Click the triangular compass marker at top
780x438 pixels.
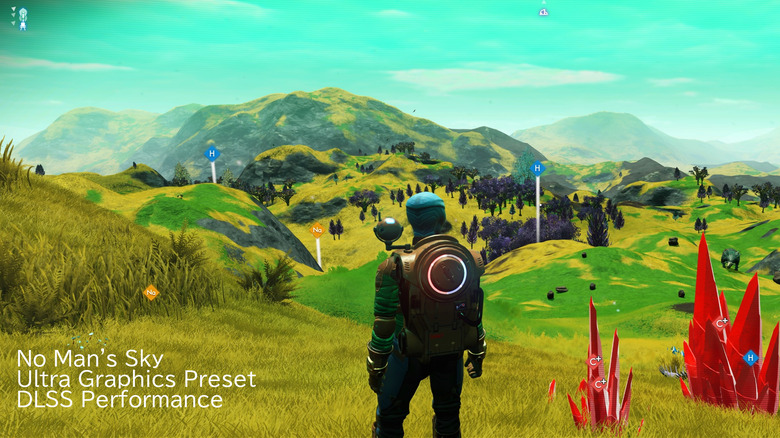543,12
